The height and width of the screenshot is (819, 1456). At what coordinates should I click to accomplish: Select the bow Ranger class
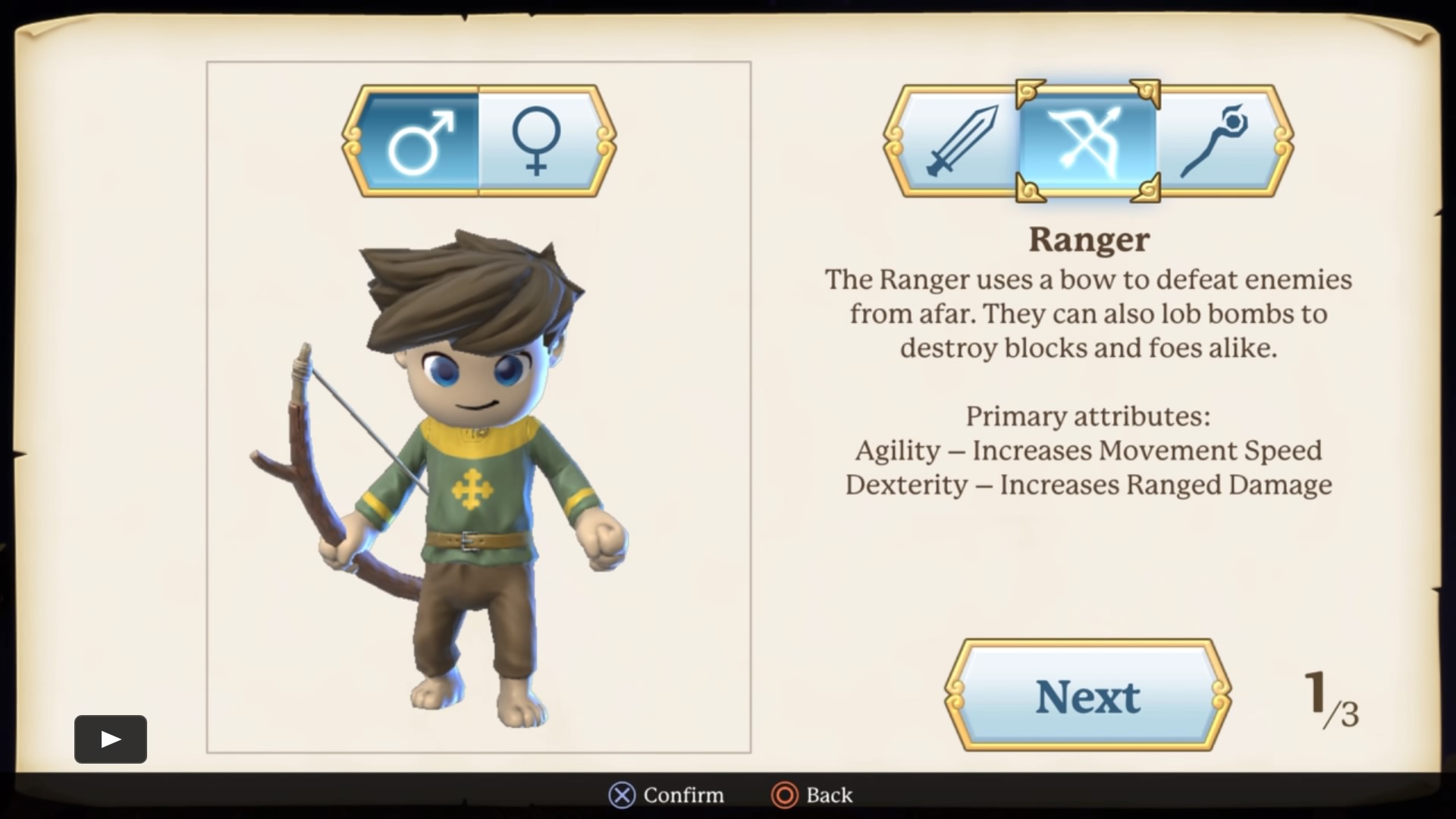[1087, 141]
